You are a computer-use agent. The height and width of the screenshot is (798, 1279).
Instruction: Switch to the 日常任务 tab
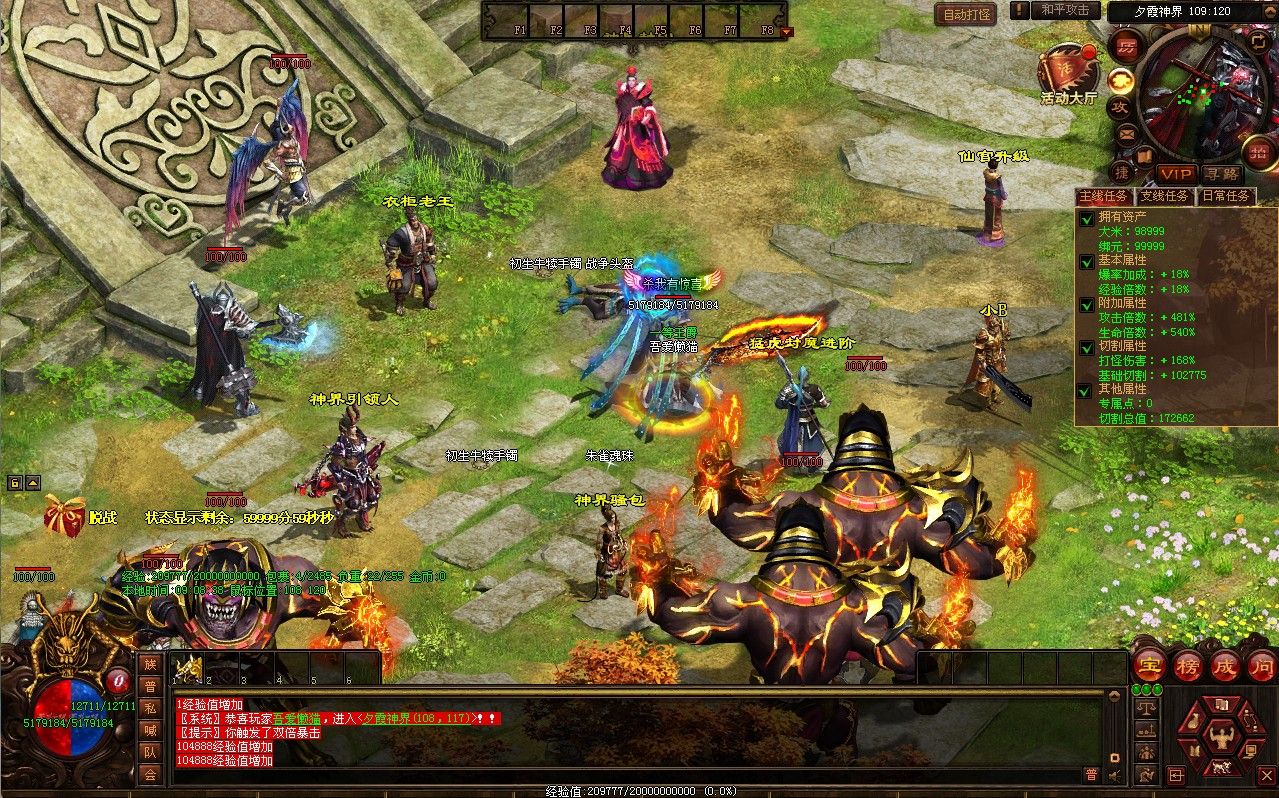coord(1225,196)
